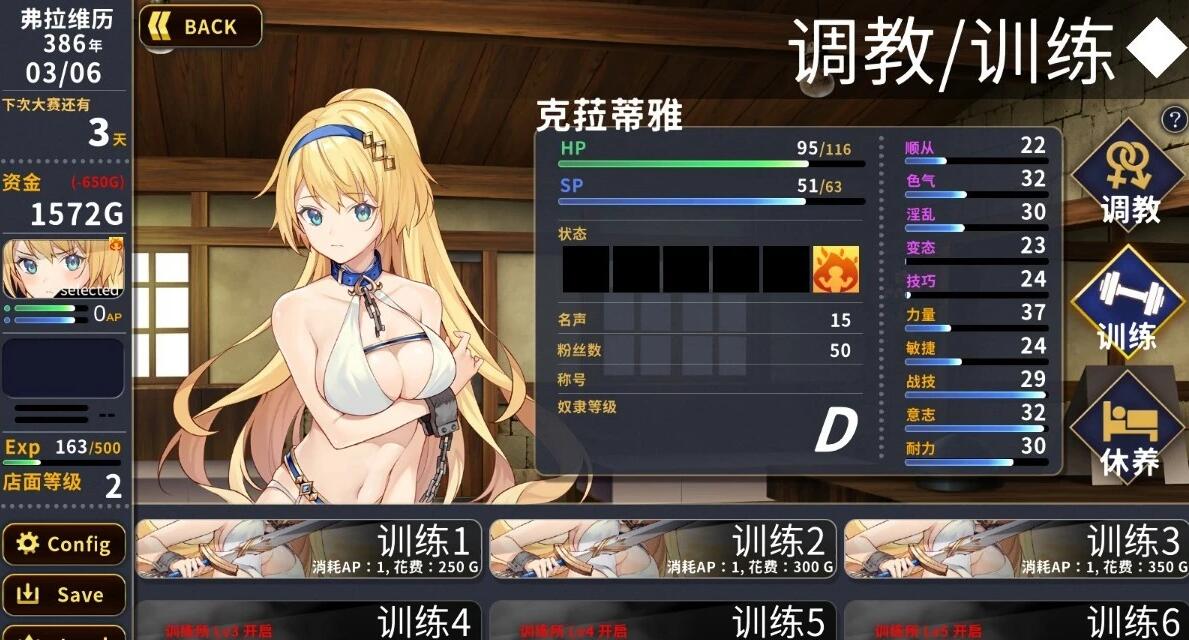Select the locked 训练5 option
The image size is (1189, 640).
click(662, 621)
